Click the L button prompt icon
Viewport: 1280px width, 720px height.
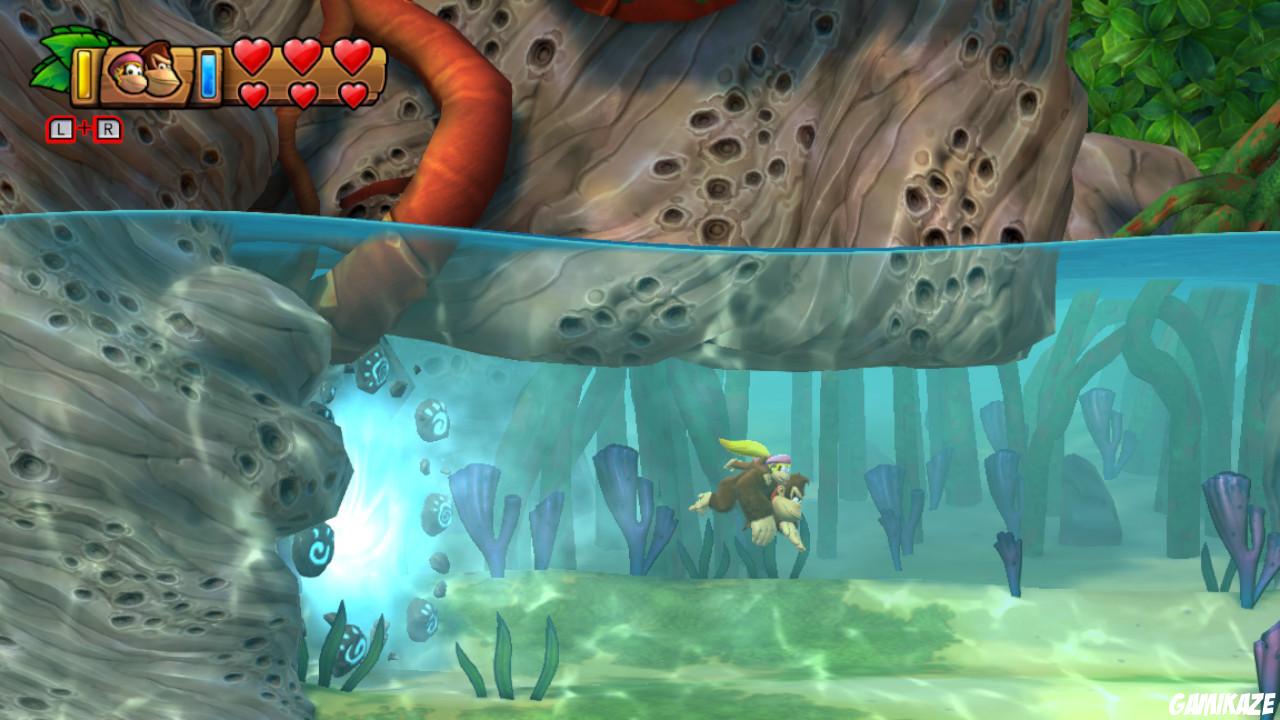[x=60, y=128]
